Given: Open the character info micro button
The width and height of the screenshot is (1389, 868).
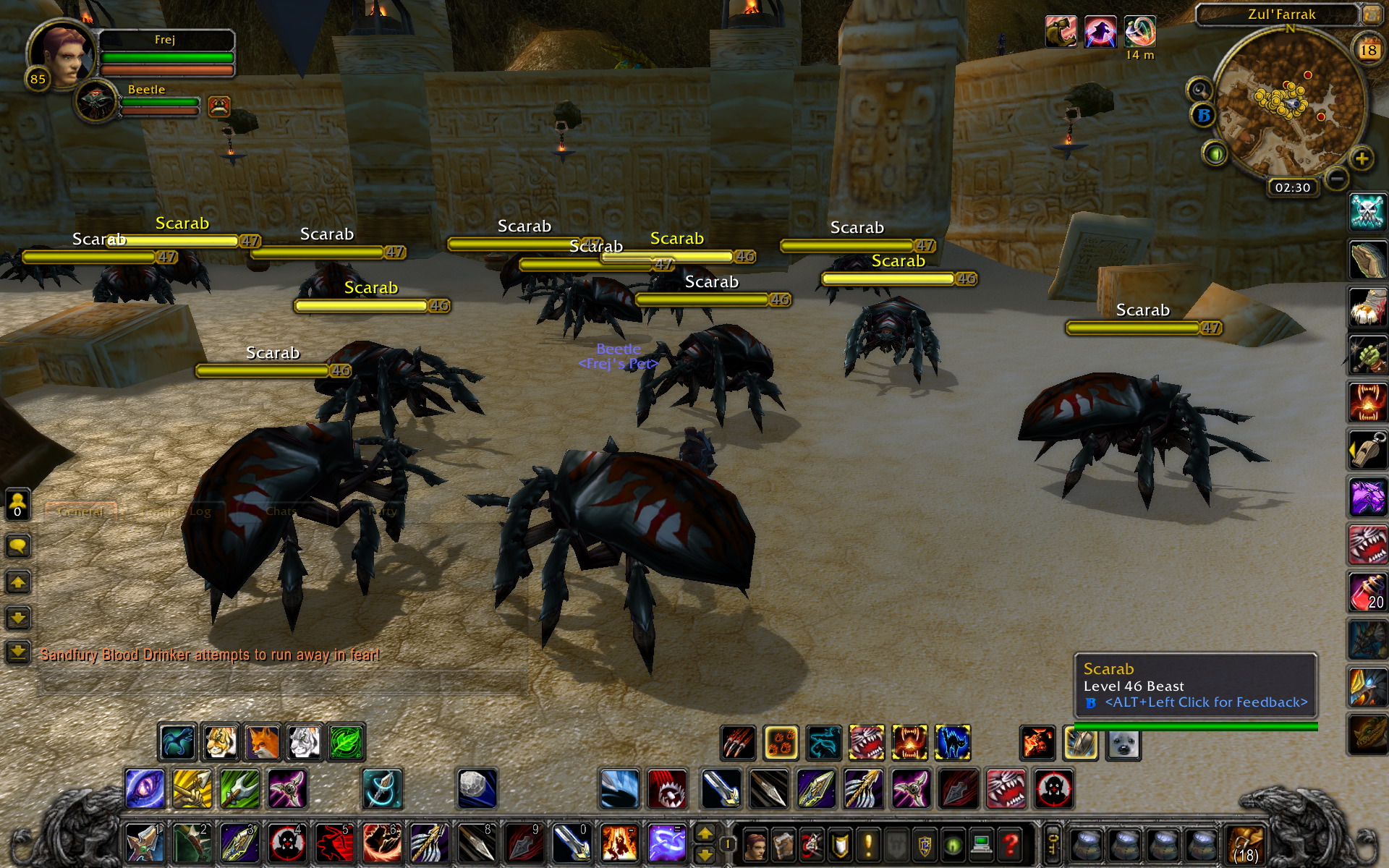Looking at the screenshot, I should point(754,844).
